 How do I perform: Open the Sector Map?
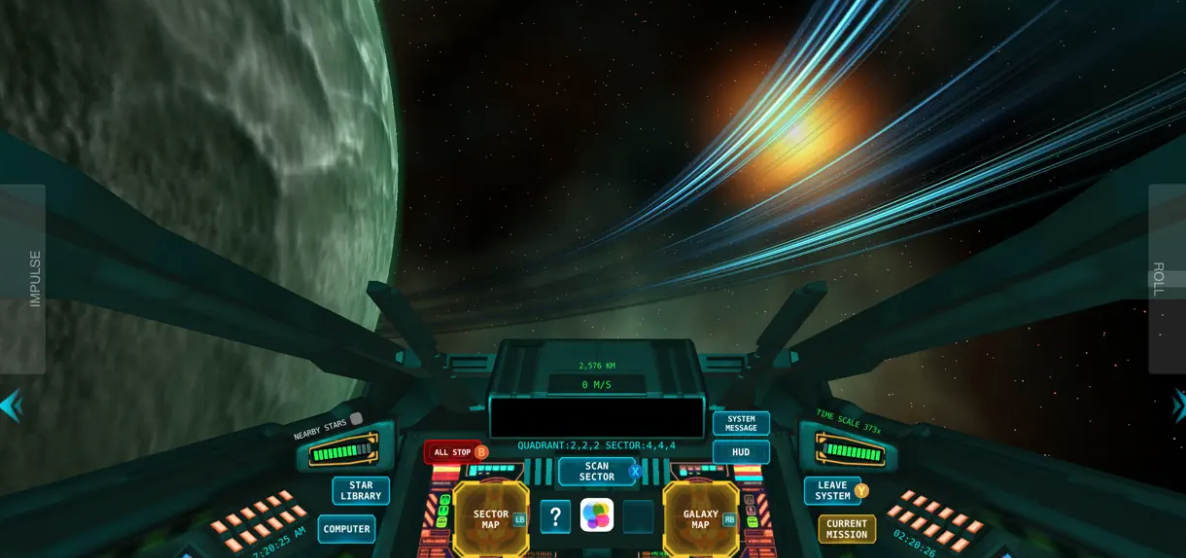(x=491, y=519)
